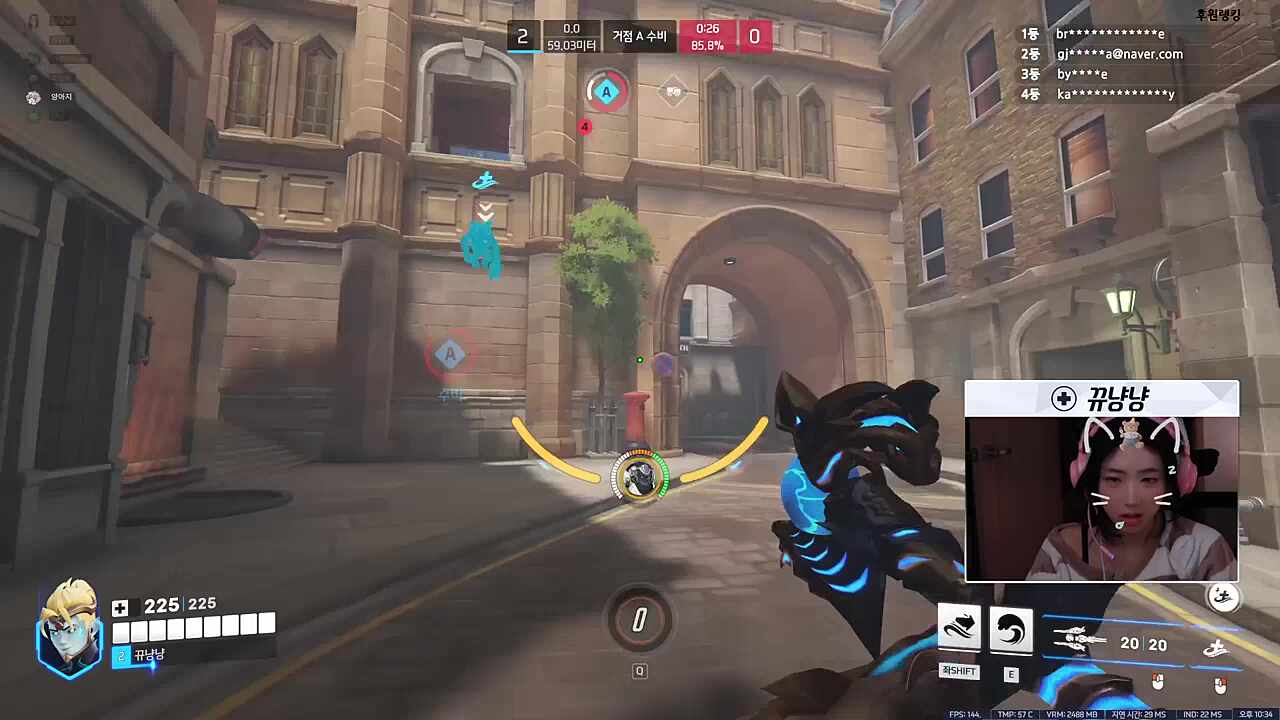
Task: Select the surfing figure passive icon above ammo
Action: coord(1222,597)
